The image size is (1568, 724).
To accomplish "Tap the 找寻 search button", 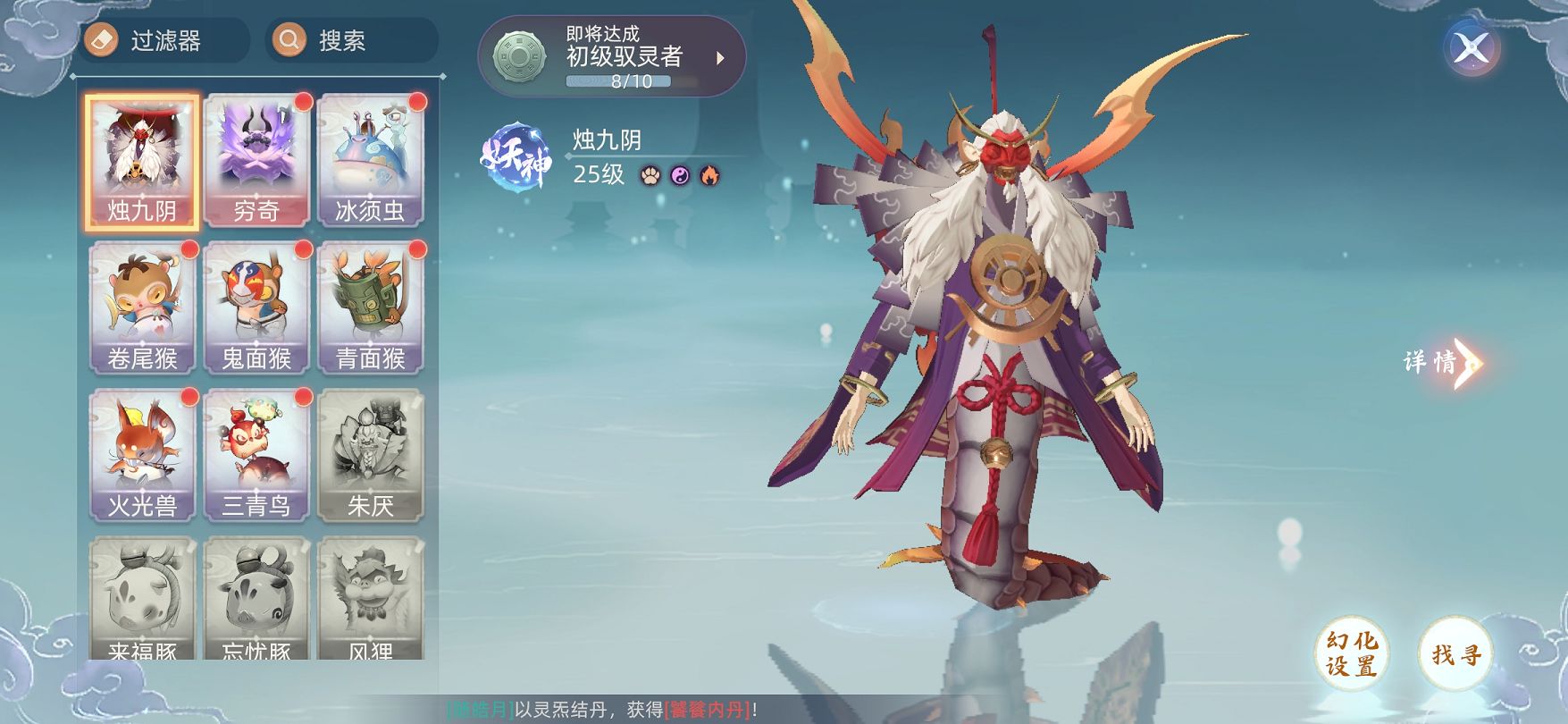I will coord(1455,653).
